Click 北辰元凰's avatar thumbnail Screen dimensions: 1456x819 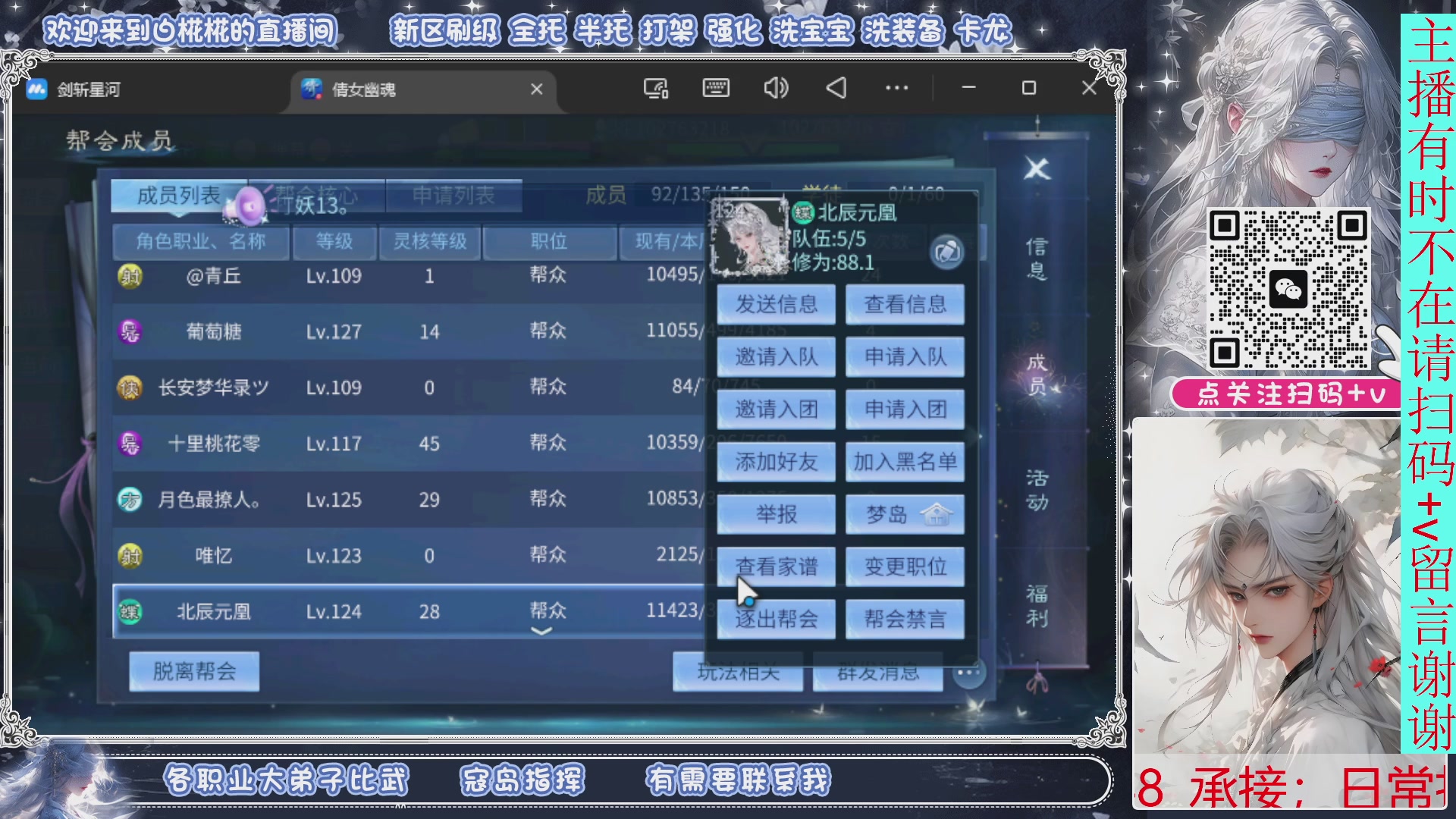[x=747, y=237]
